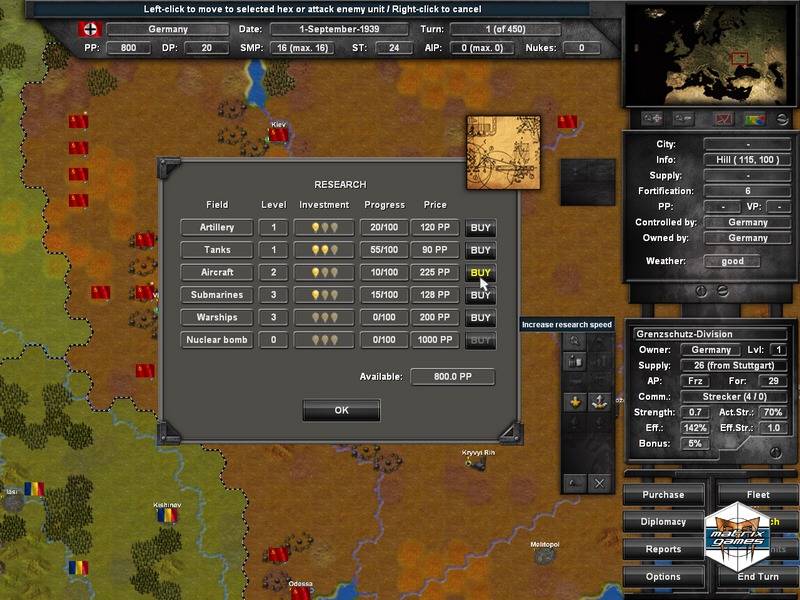Open the Reports screen

663,549
